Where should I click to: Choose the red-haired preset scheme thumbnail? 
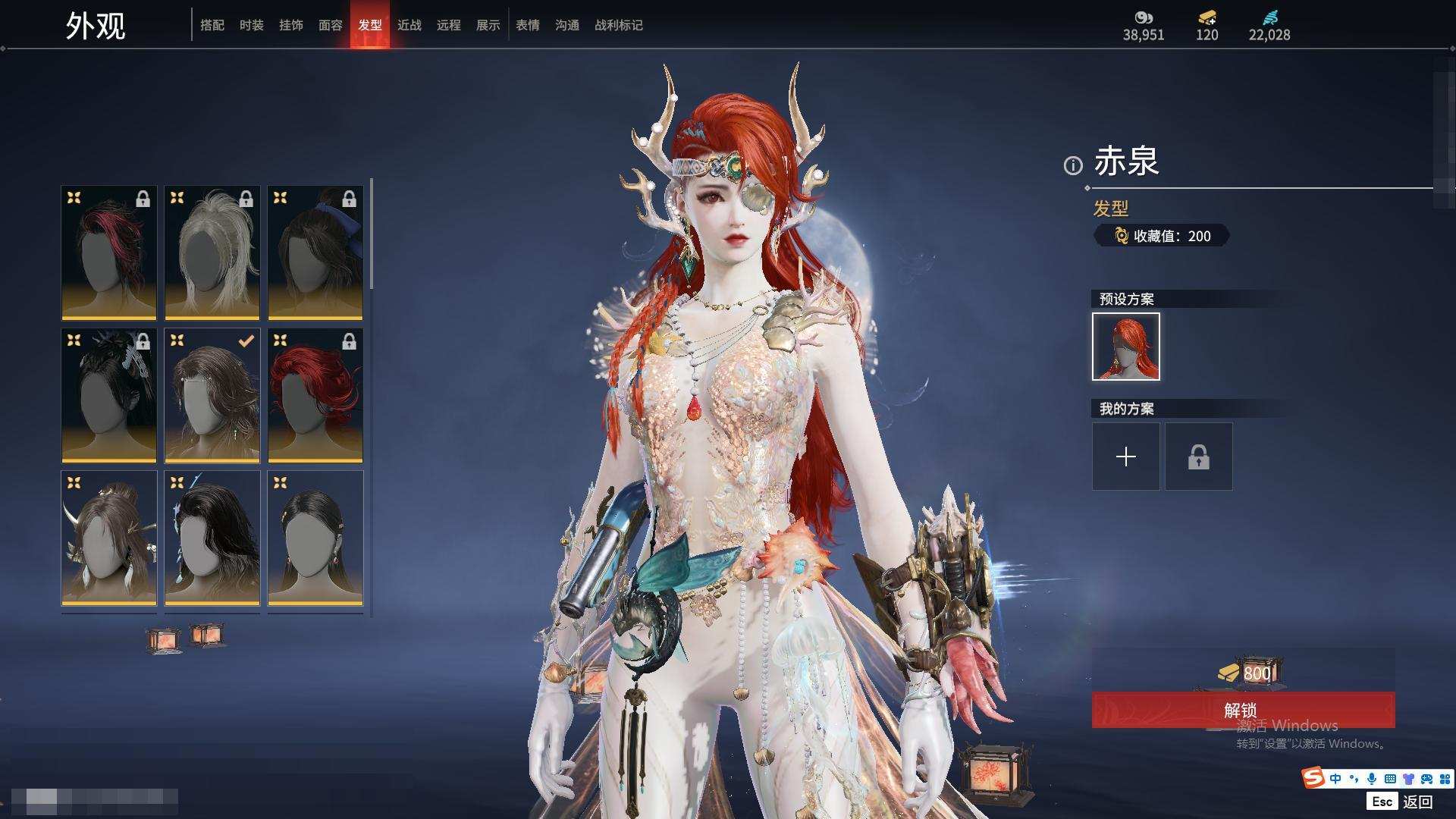point(1125,347)
